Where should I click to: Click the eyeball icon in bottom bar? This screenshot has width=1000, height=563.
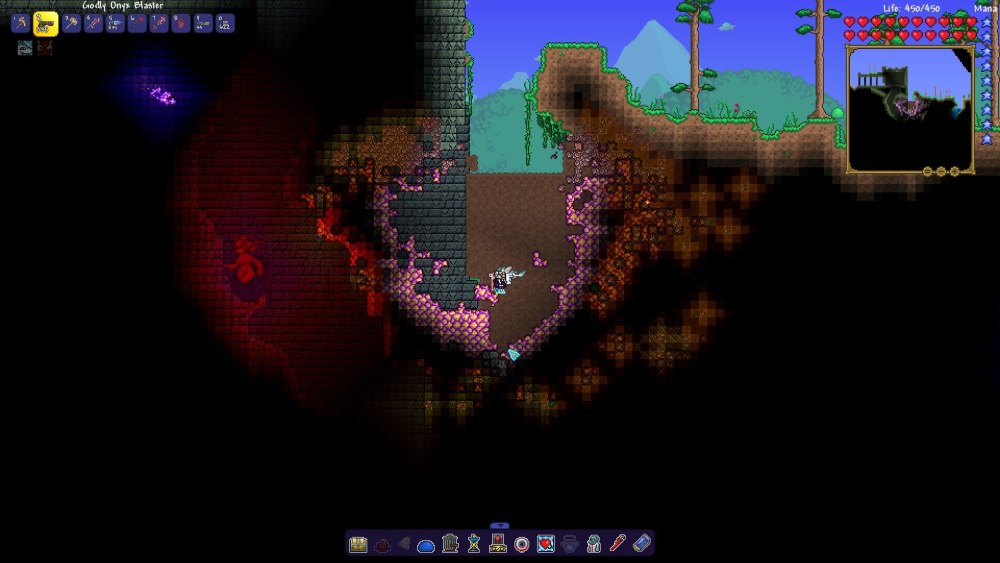point(521,544)
